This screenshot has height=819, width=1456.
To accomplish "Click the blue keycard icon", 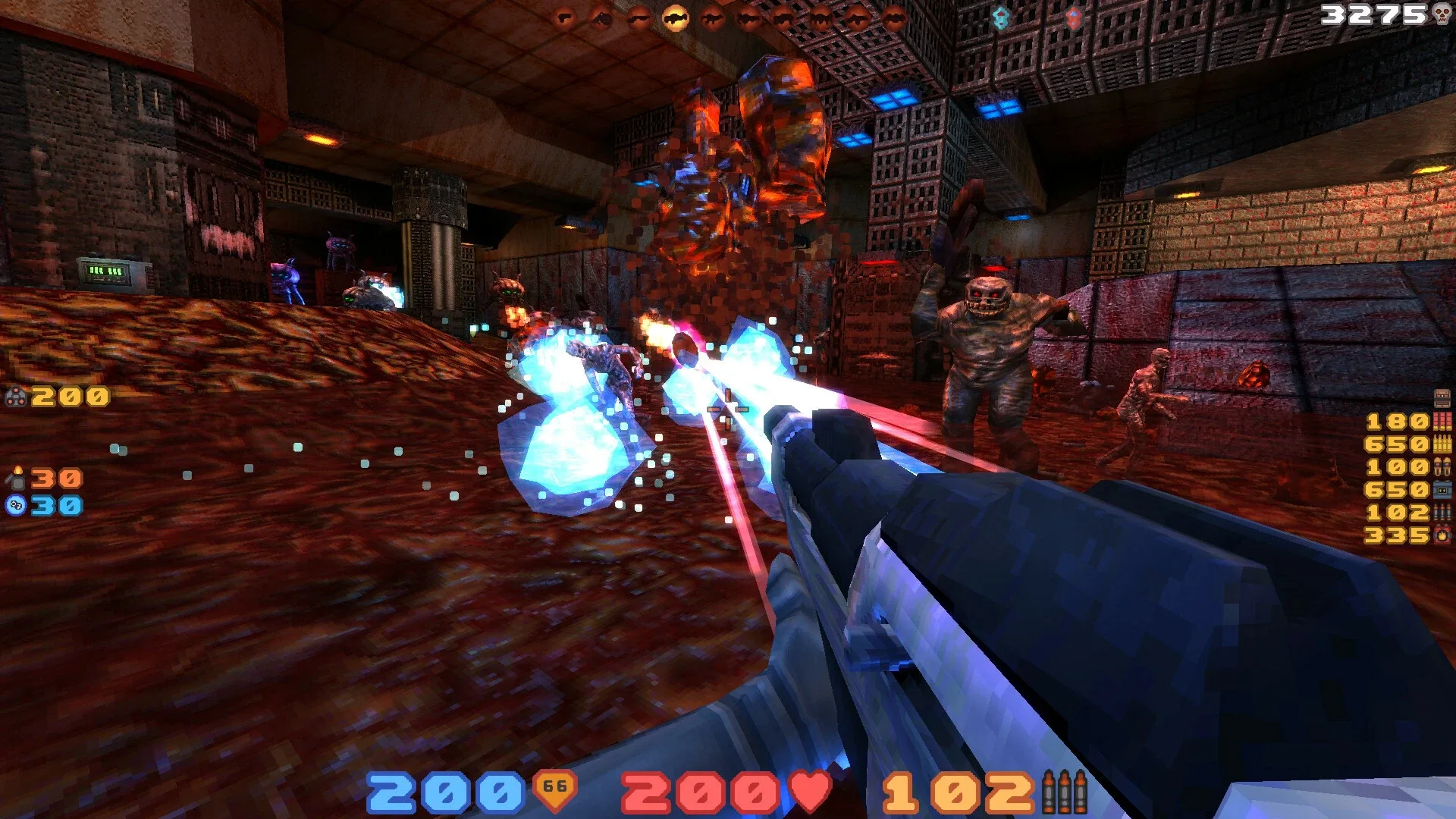I will pos(1000,15).
